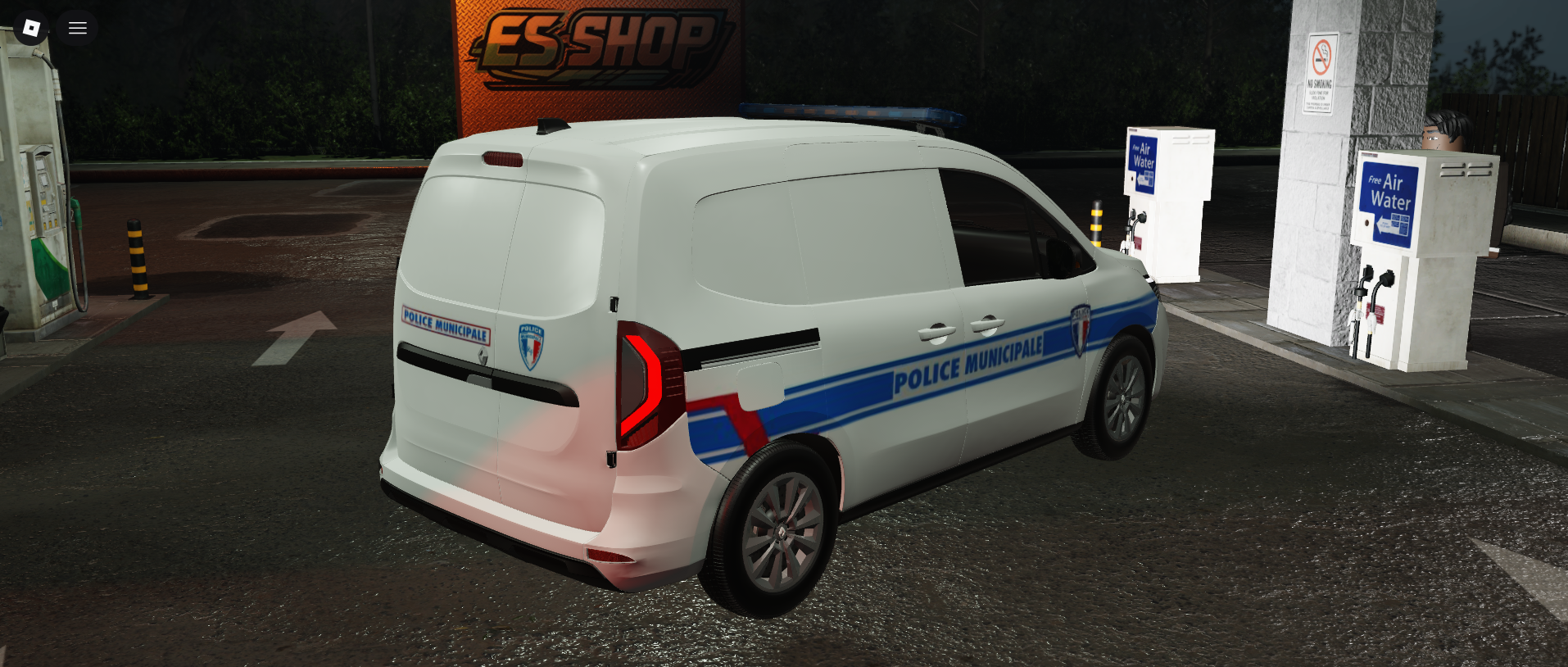Open the Roblox logo menu
The height and width of the screenshot is (667, 1568).
[x=31, y=29]
